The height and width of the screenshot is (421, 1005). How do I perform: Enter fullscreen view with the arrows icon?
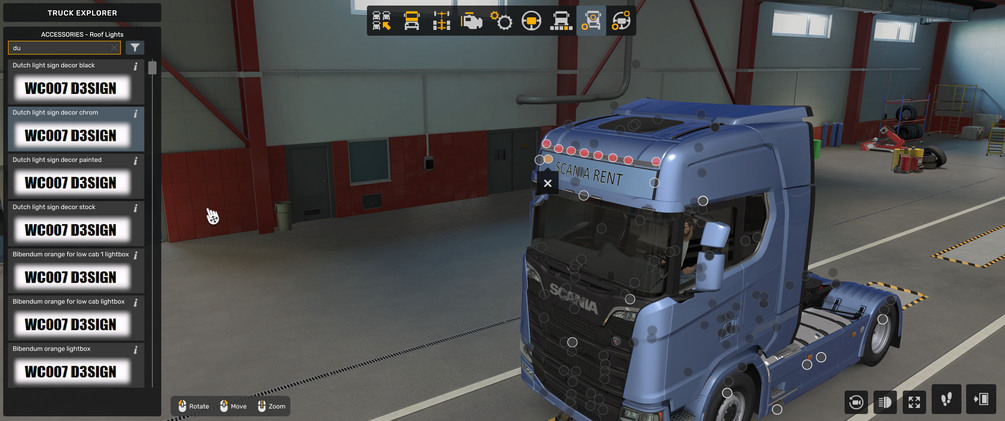tap(914, 402)
